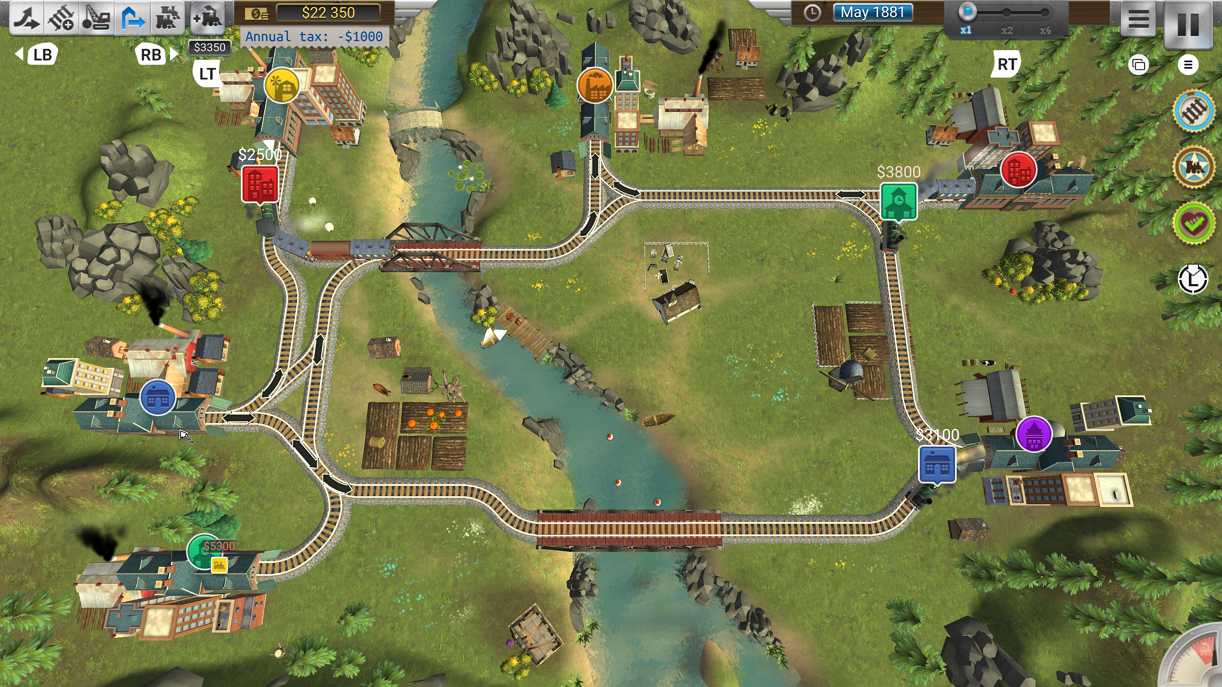The width and height of the screenshot is (1222, 687).
Task: Select the blue station marker priced $3100
Action: [x=937, y=465]
